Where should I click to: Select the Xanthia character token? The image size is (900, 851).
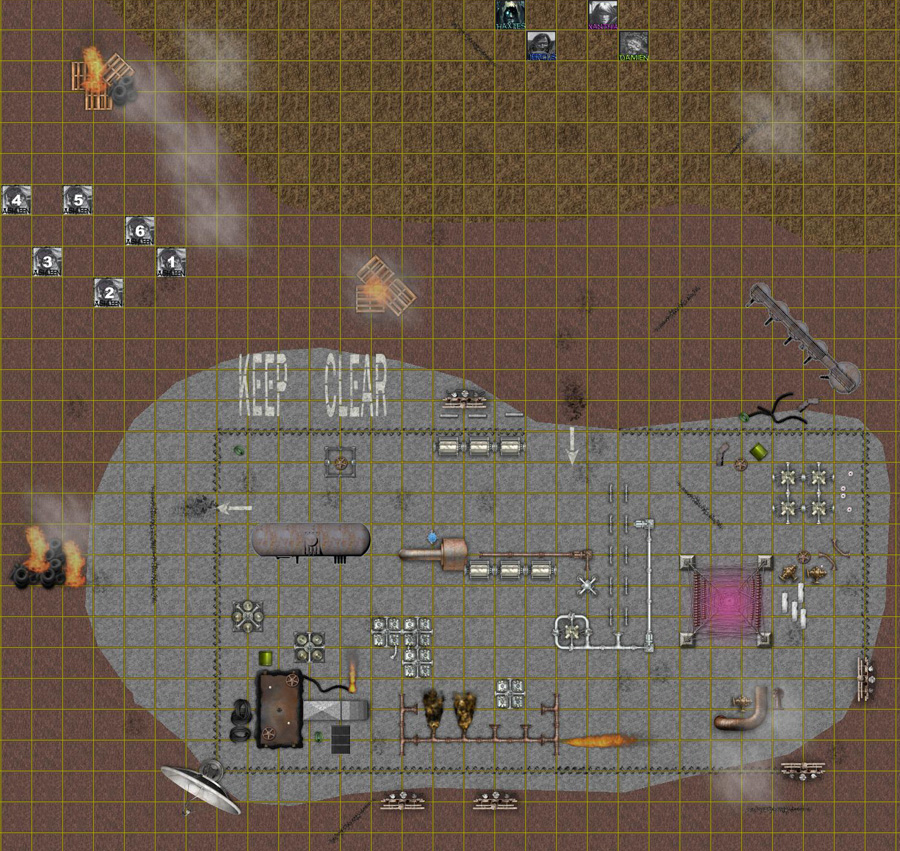point(602,14)
